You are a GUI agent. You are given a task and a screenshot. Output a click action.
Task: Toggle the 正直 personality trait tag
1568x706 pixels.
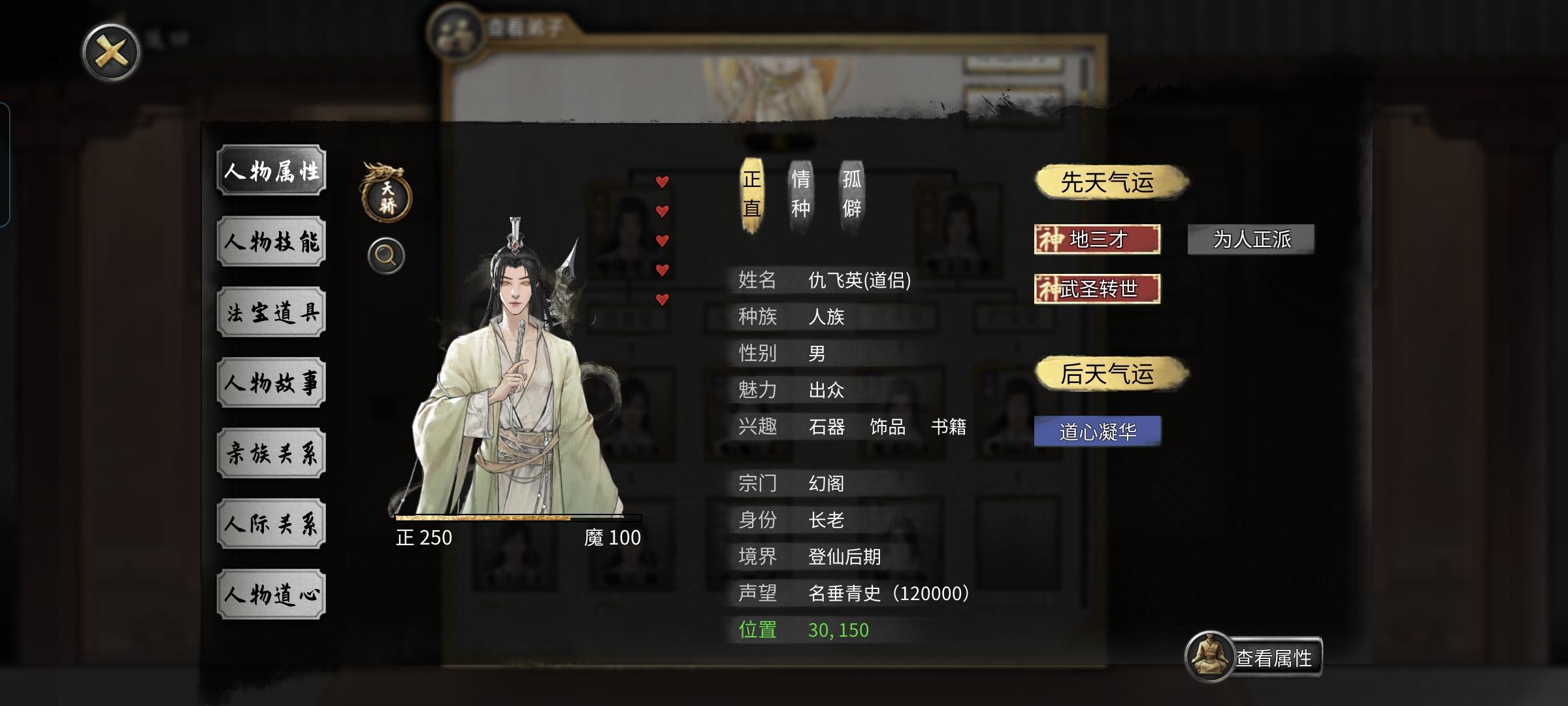pos(751,193)
